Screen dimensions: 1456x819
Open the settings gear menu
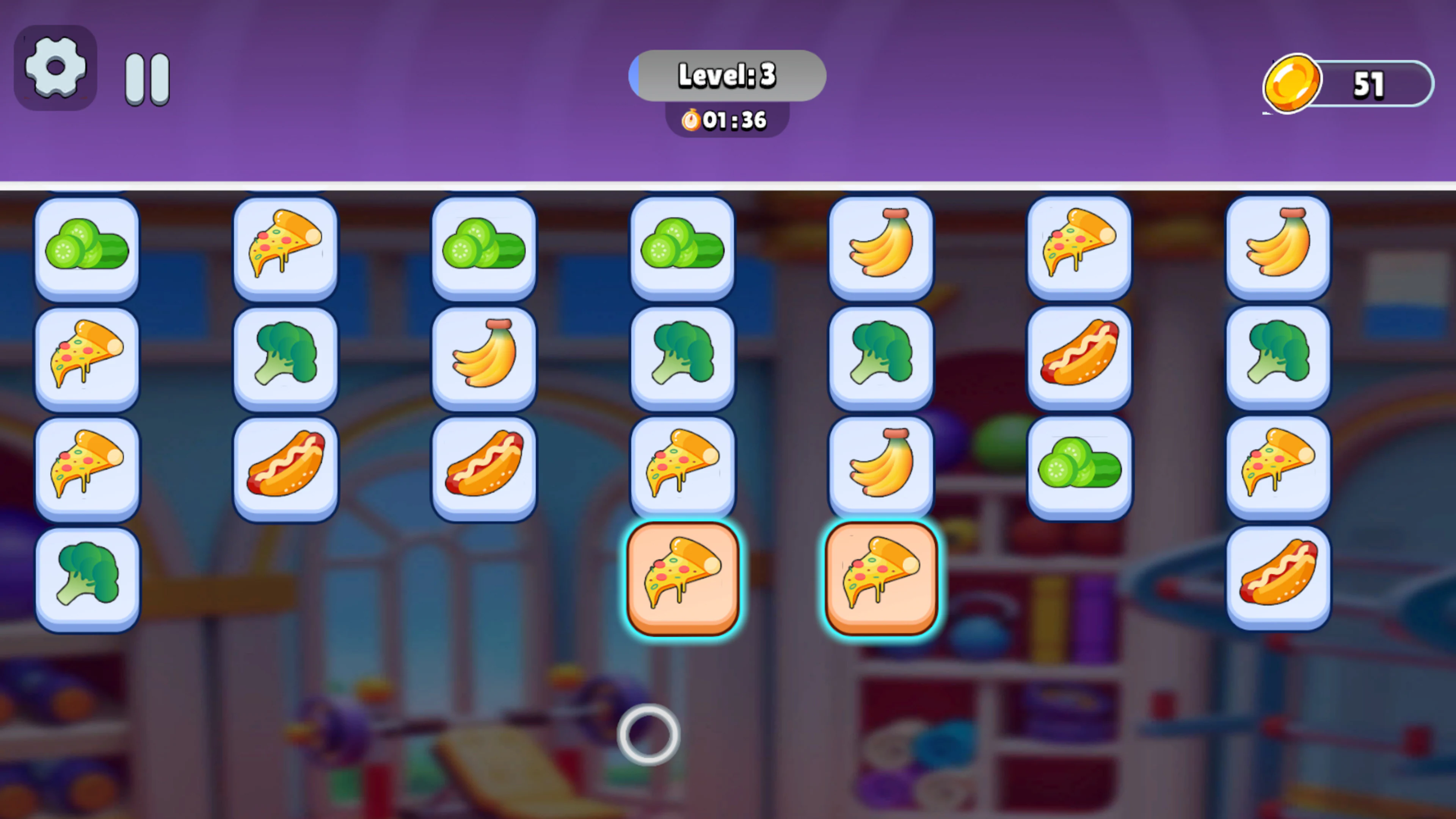[x=55, y=68]
